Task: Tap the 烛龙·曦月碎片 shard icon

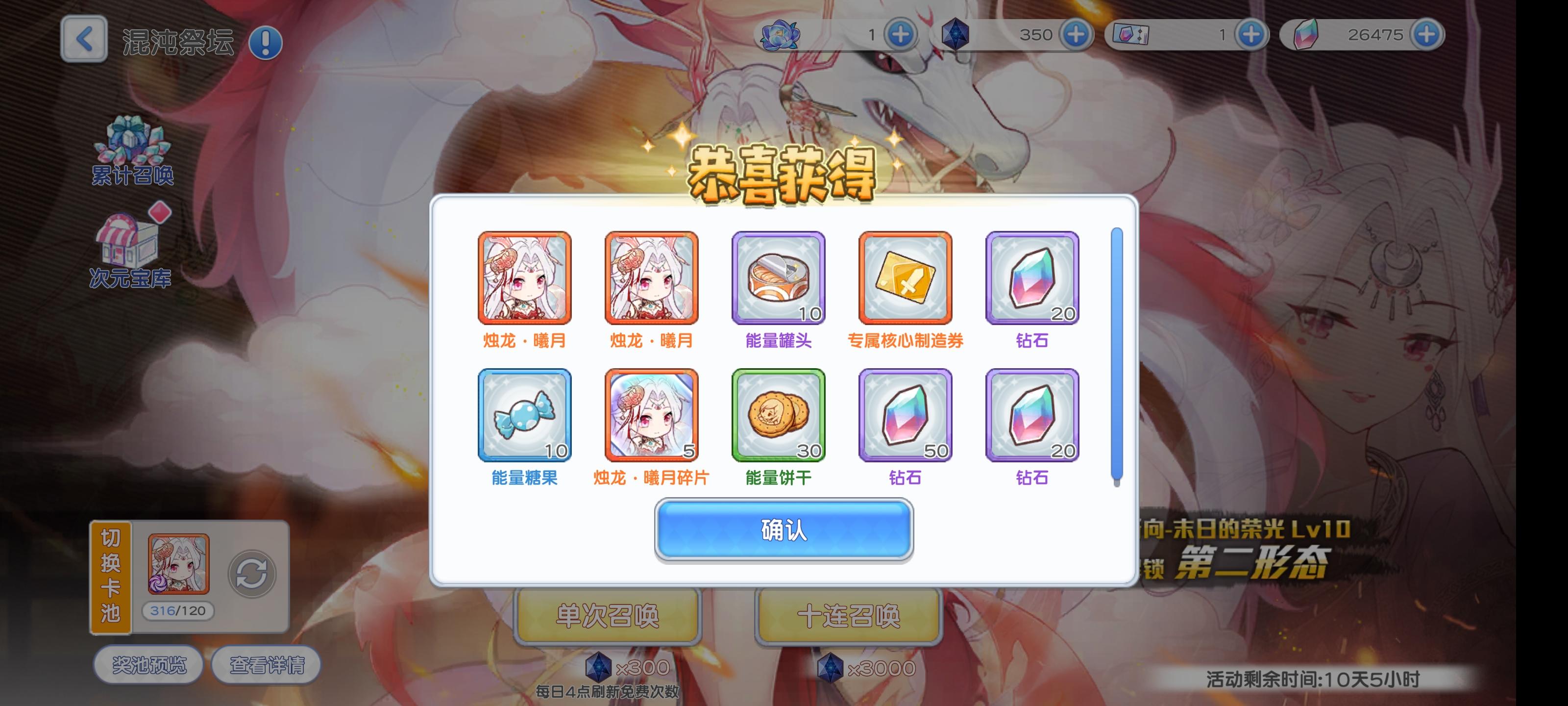Action: point(651,415)
